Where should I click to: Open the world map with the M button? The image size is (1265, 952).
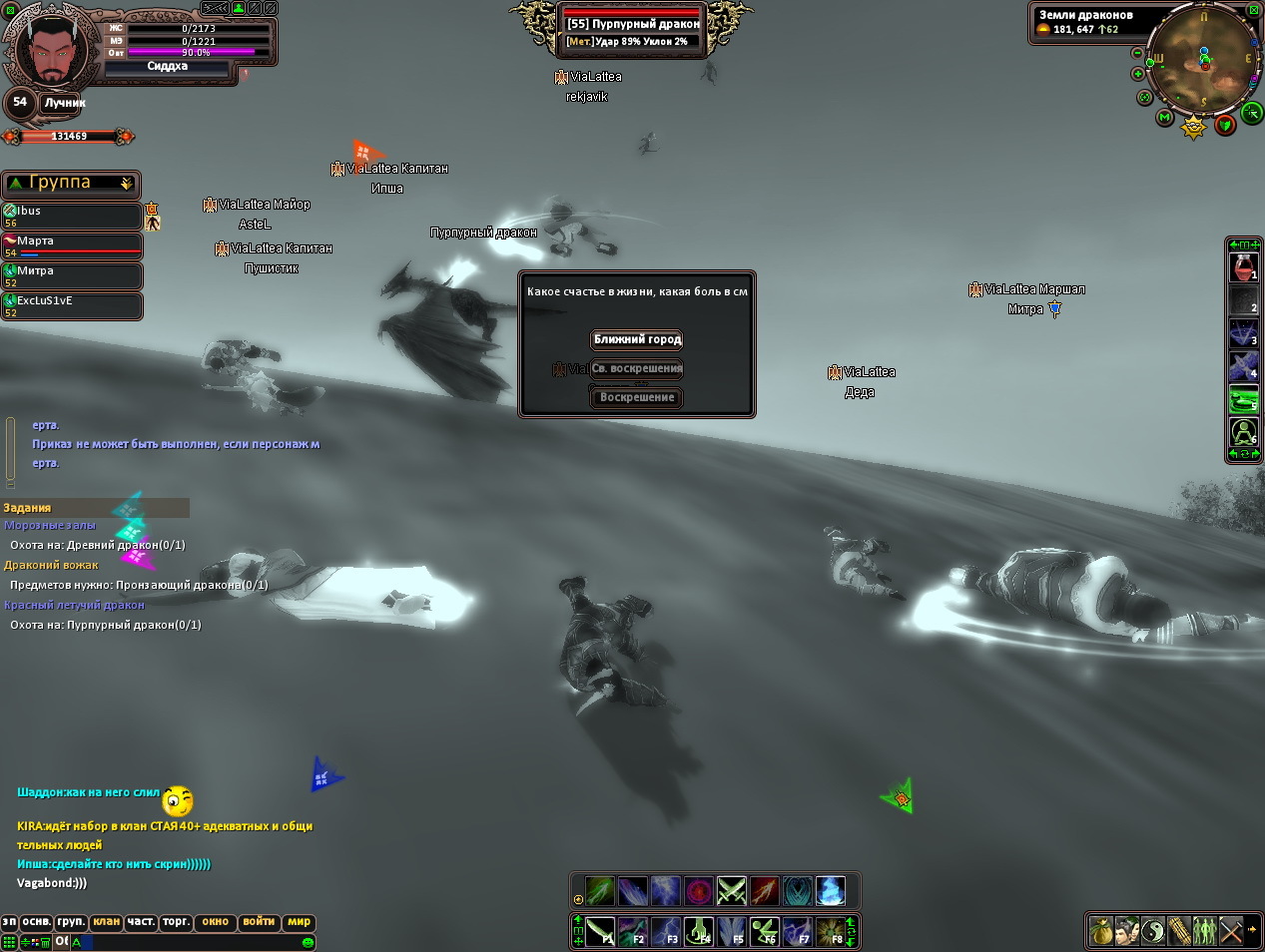click(1164, 118)
